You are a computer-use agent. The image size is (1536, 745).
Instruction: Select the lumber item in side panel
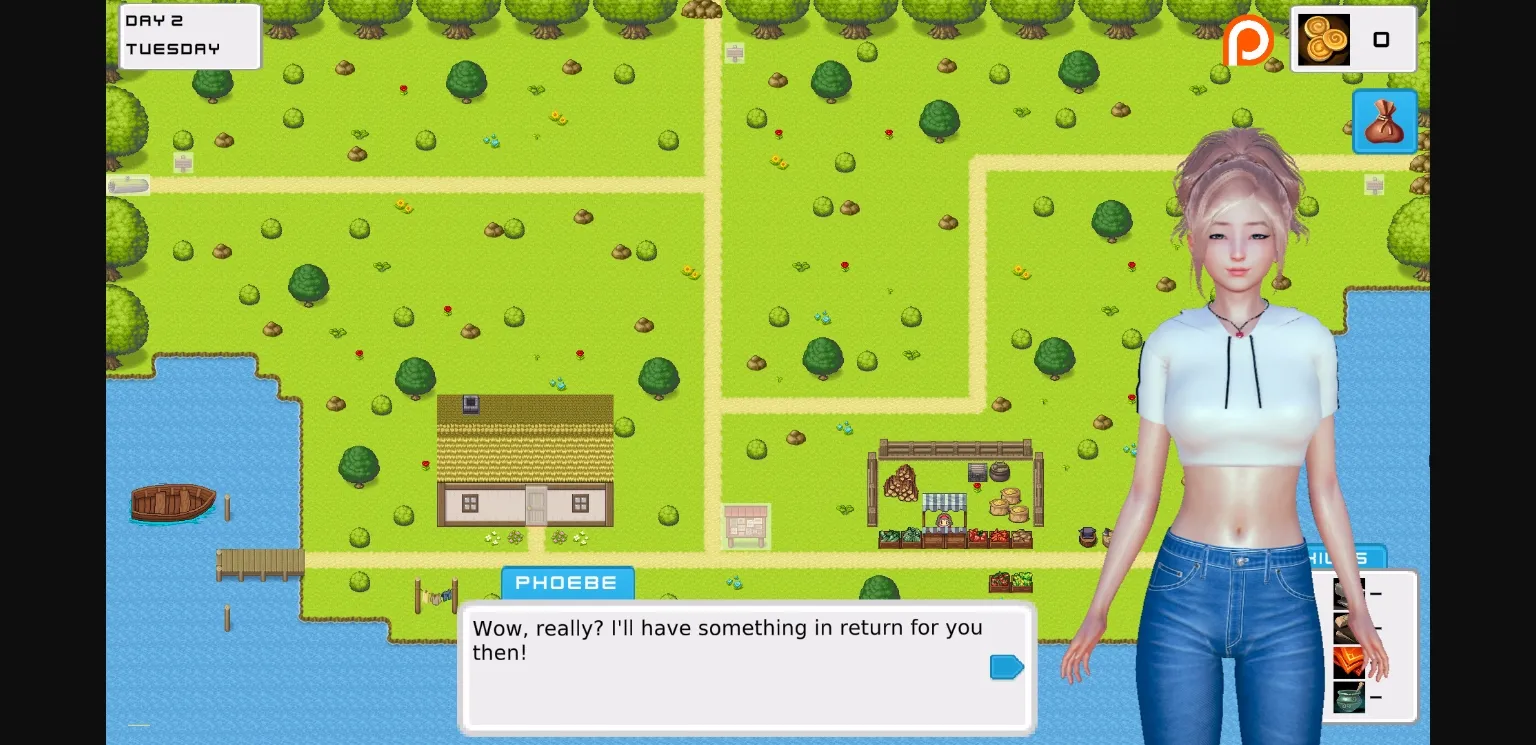(x=1349, y=628)
